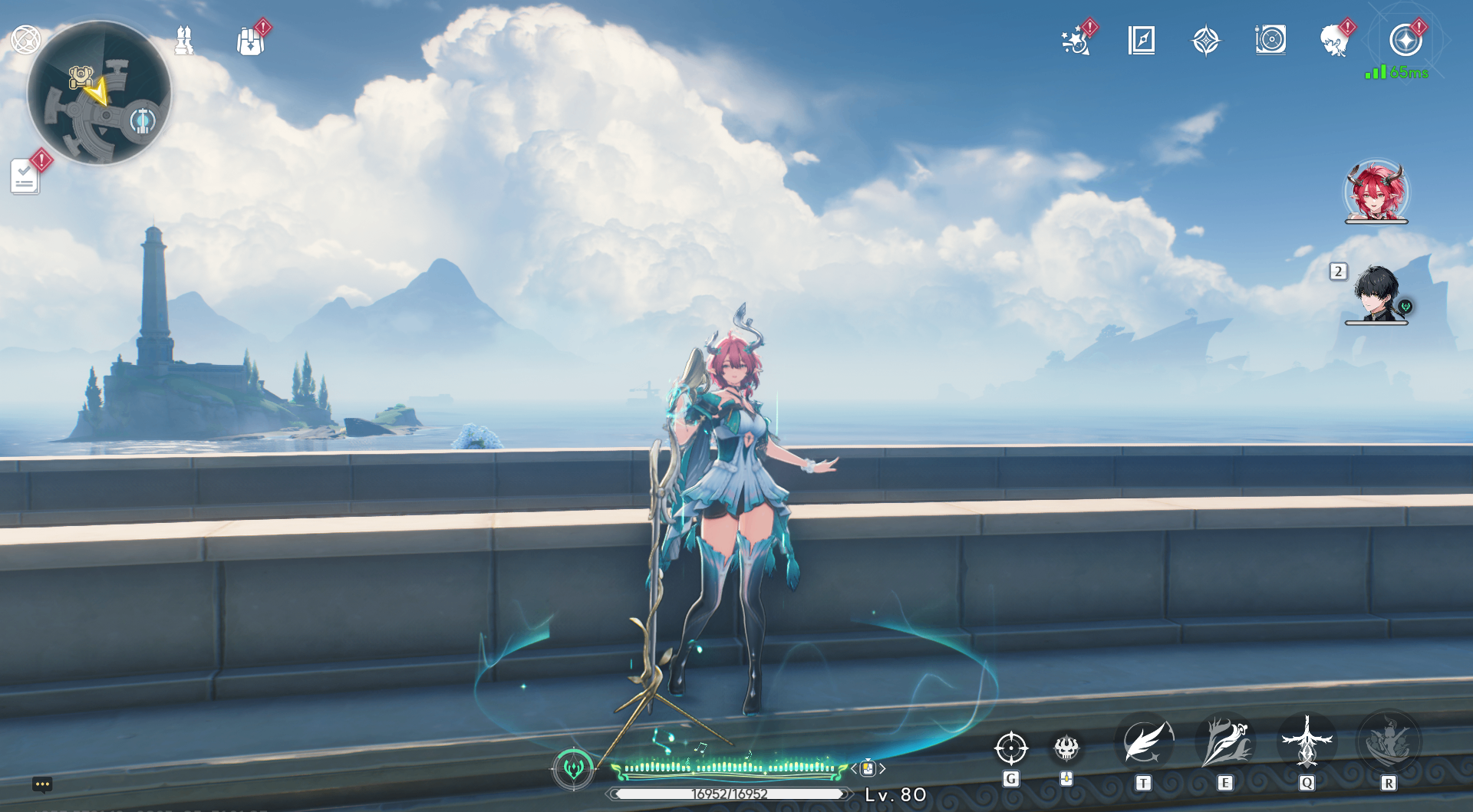Activate the greyed-out ultimate skill above R
This screenshot has height=812, width=1473.
coord(1388,743)
